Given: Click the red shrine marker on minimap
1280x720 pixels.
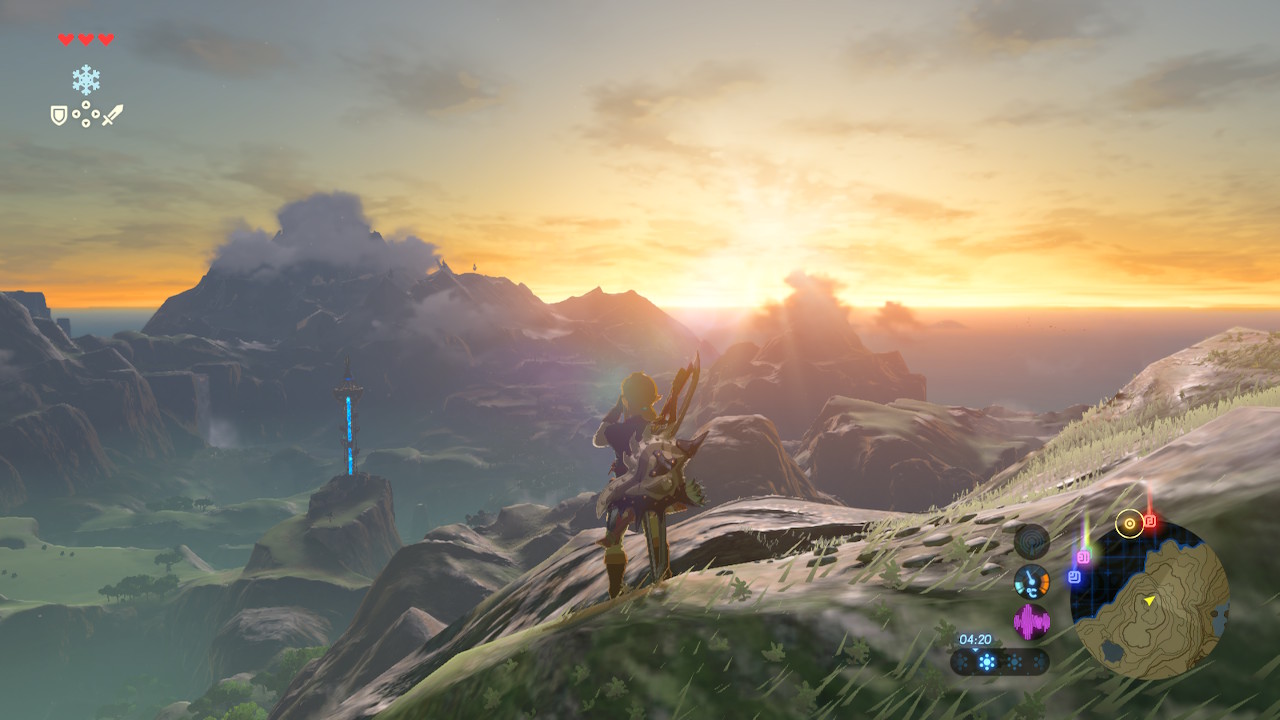Looking at the screenshot, I should (x=1150, y=521).
